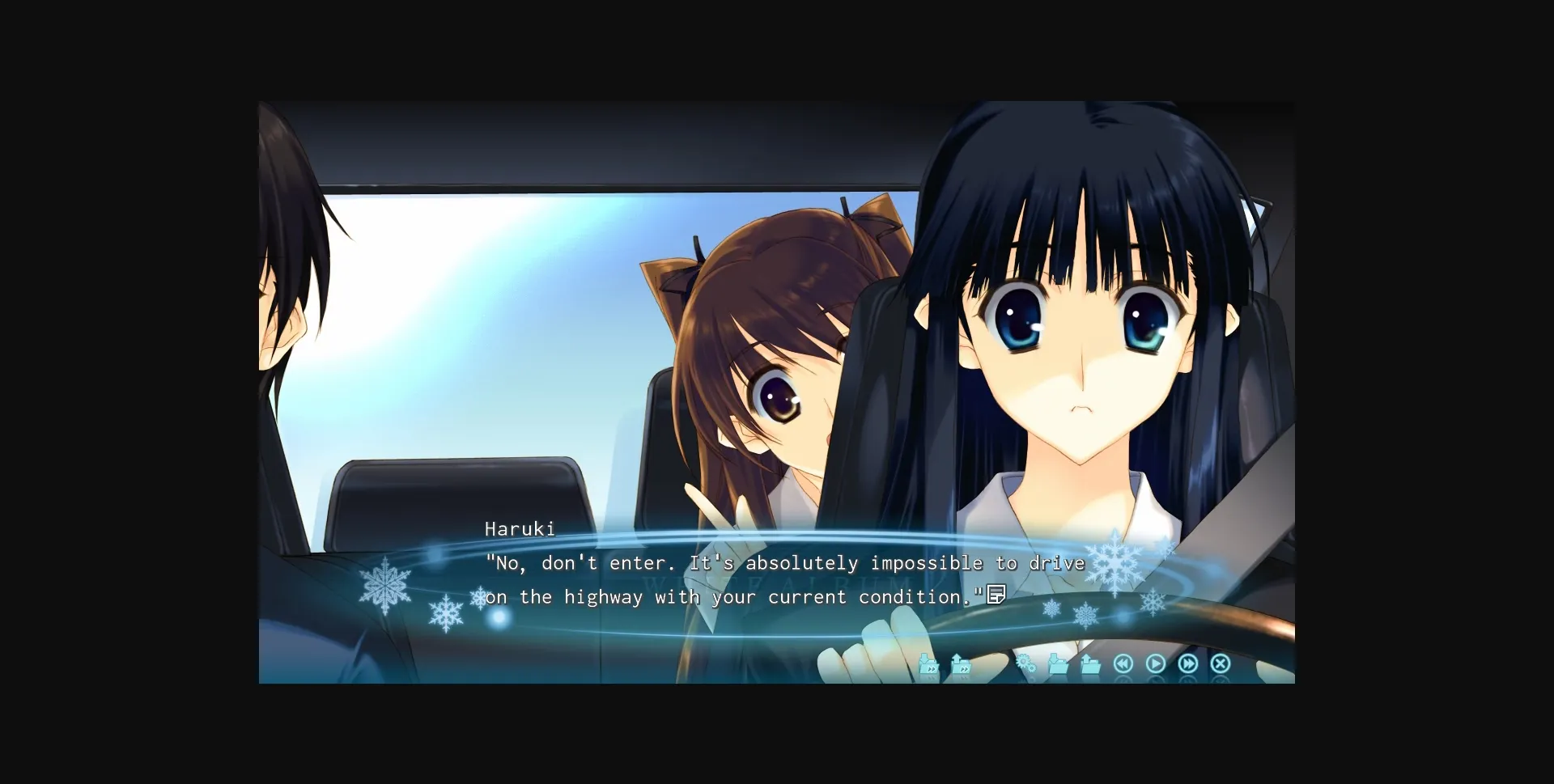Enable skip mode with the fast-forward button
This screenshot has width=1554, height=784.
tap(1188, 663)
